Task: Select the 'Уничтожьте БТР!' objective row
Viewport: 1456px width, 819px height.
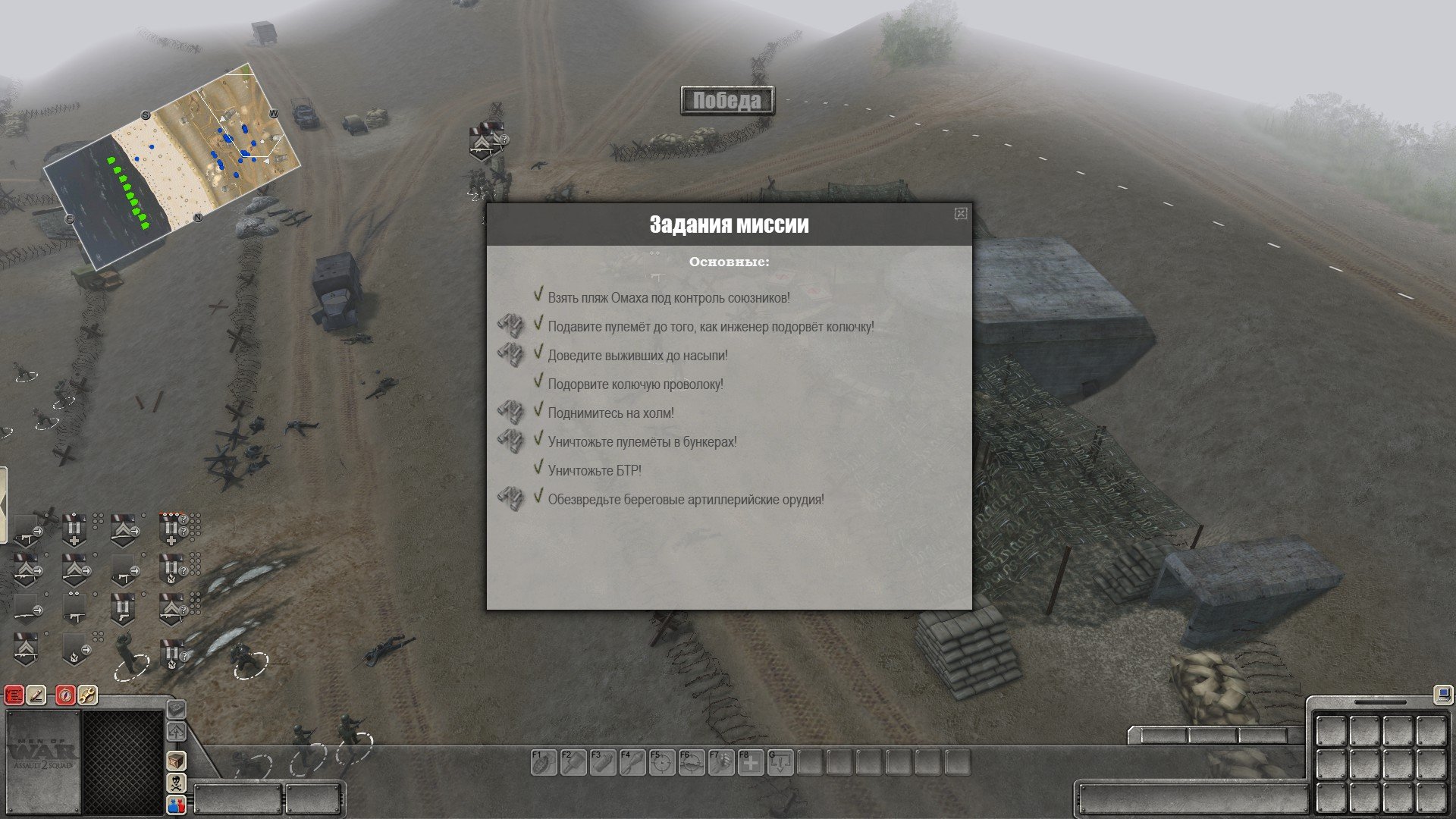Action: 595,471
